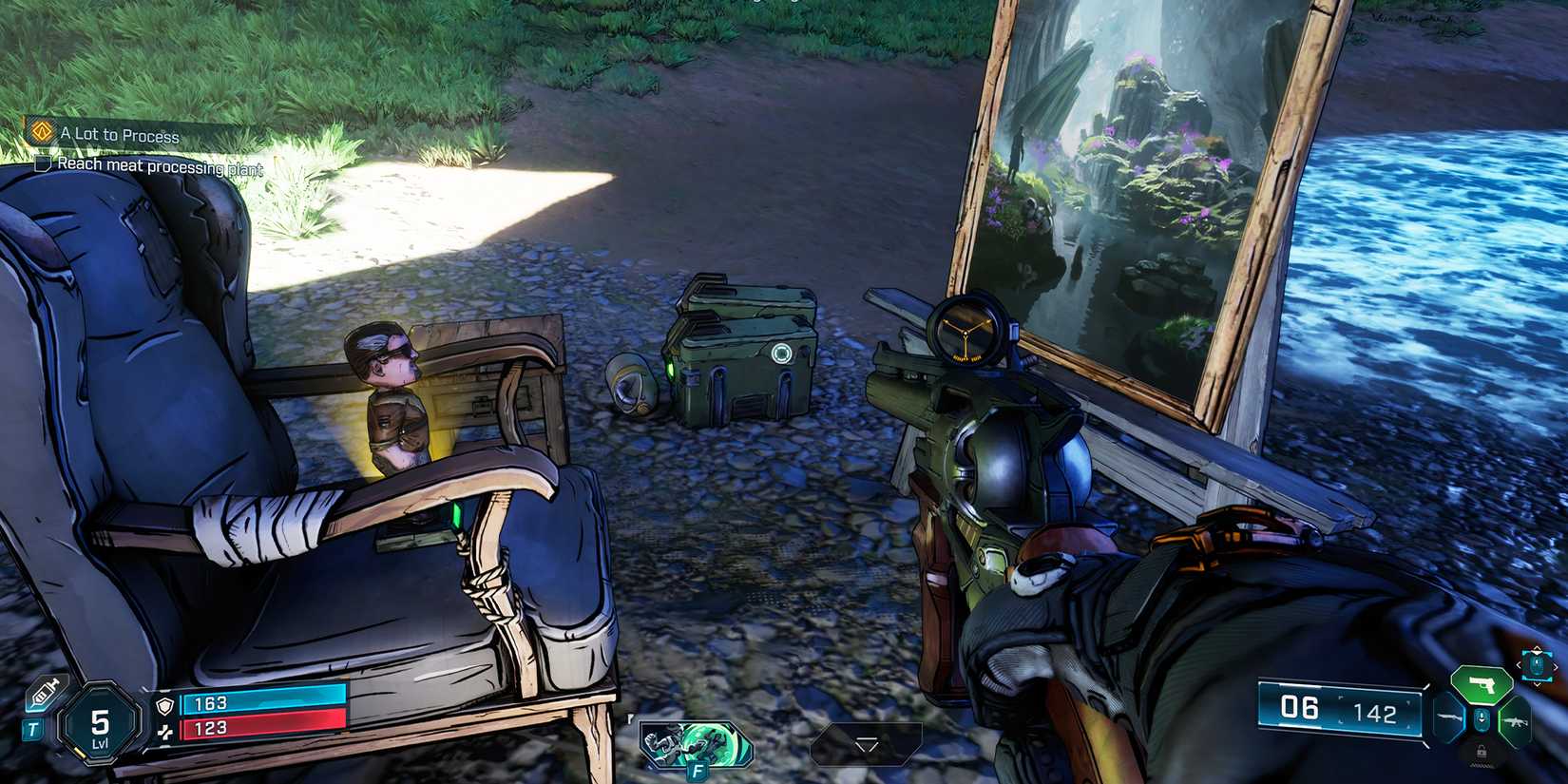Click the orange chevron under the mouse indicator

coord(1538,684)
